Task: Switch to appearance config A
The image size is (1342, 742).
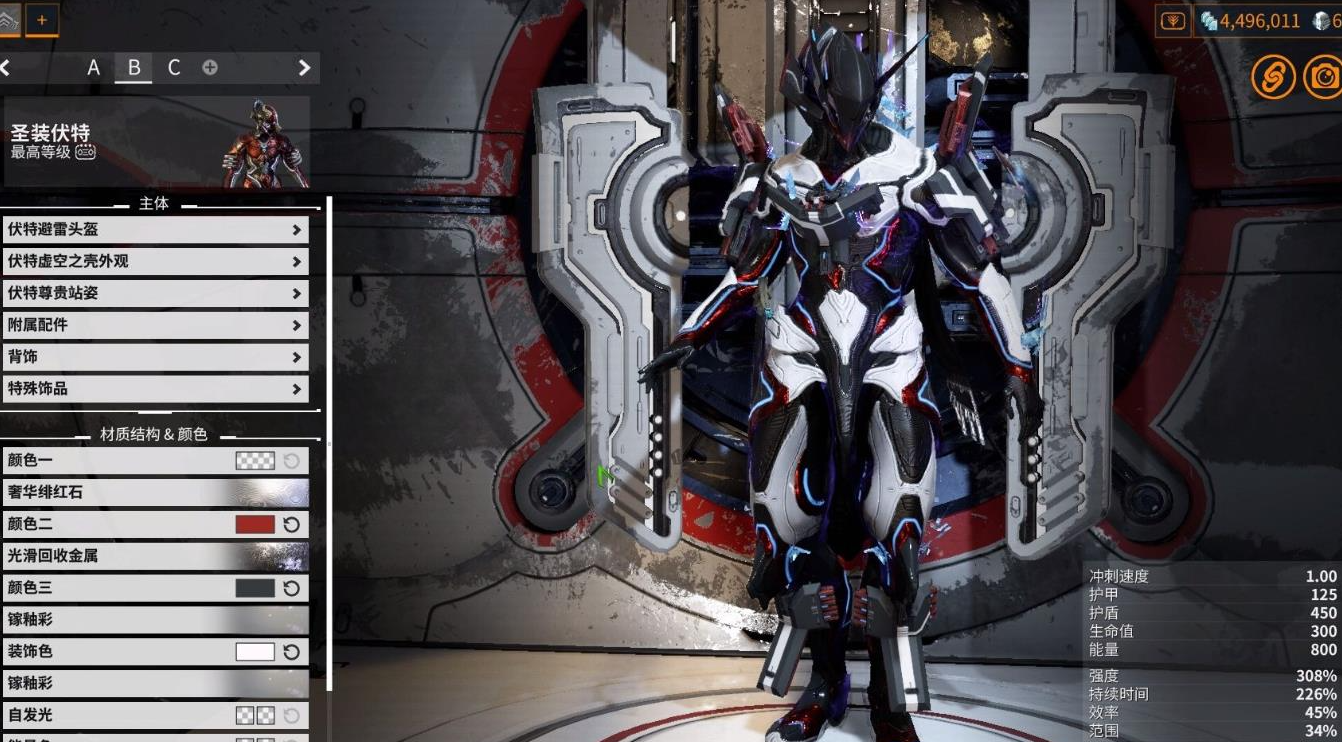Action: [x=93, y=68]
